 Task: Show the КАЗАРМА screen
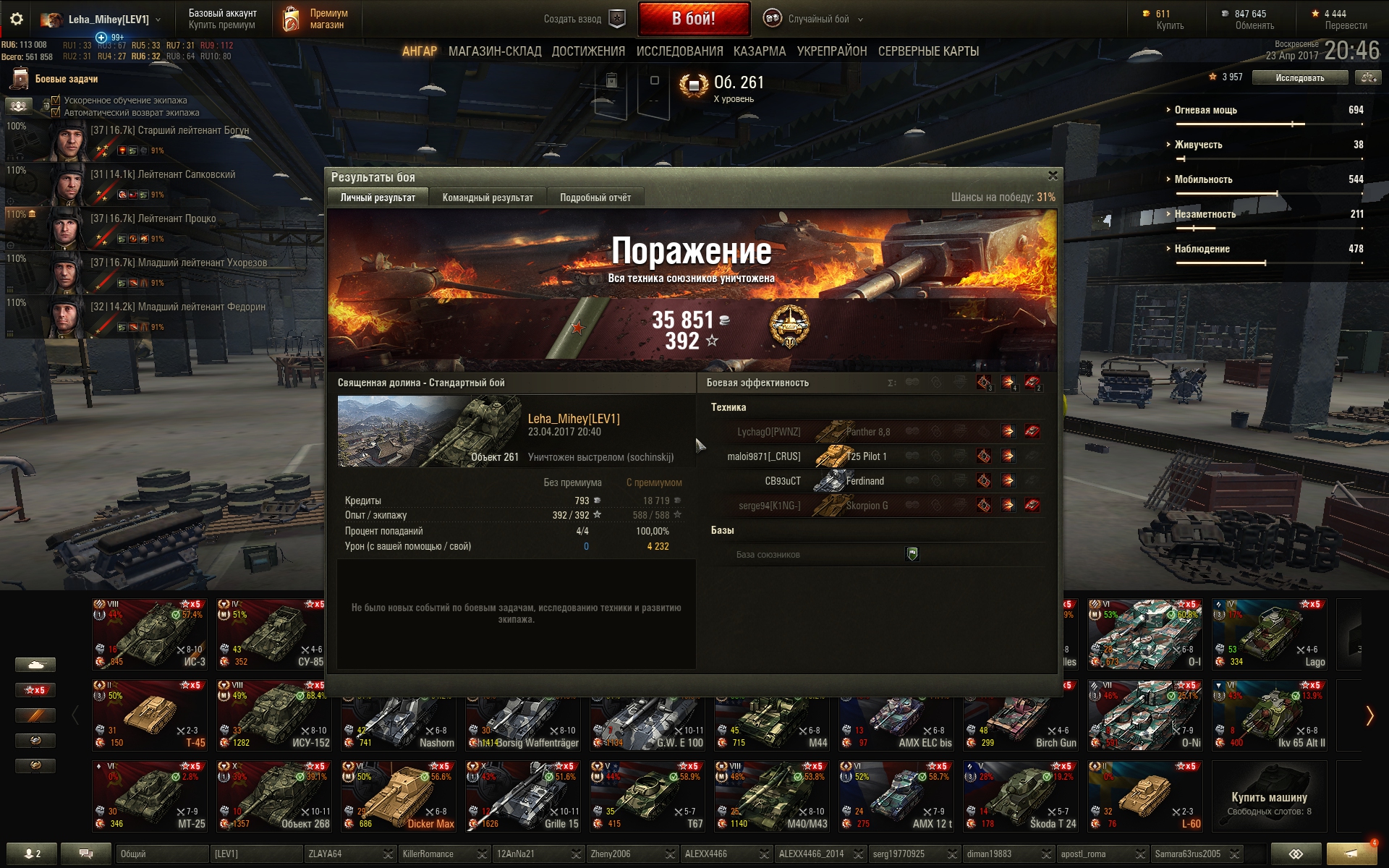760,51
